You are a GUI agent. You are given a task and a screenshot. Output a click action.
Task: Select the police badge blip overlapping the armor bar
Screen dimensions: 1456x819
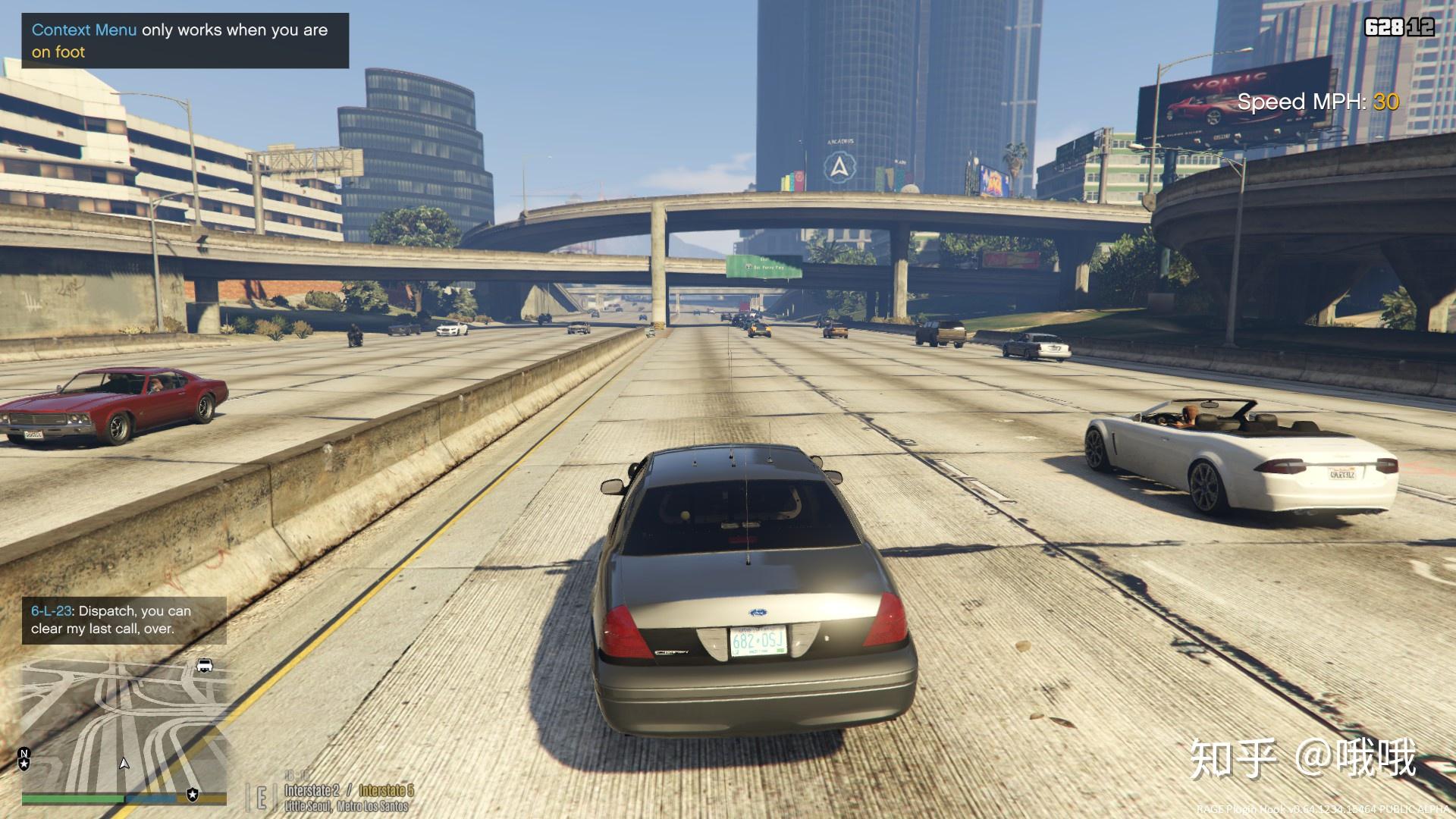click(193, 795)
